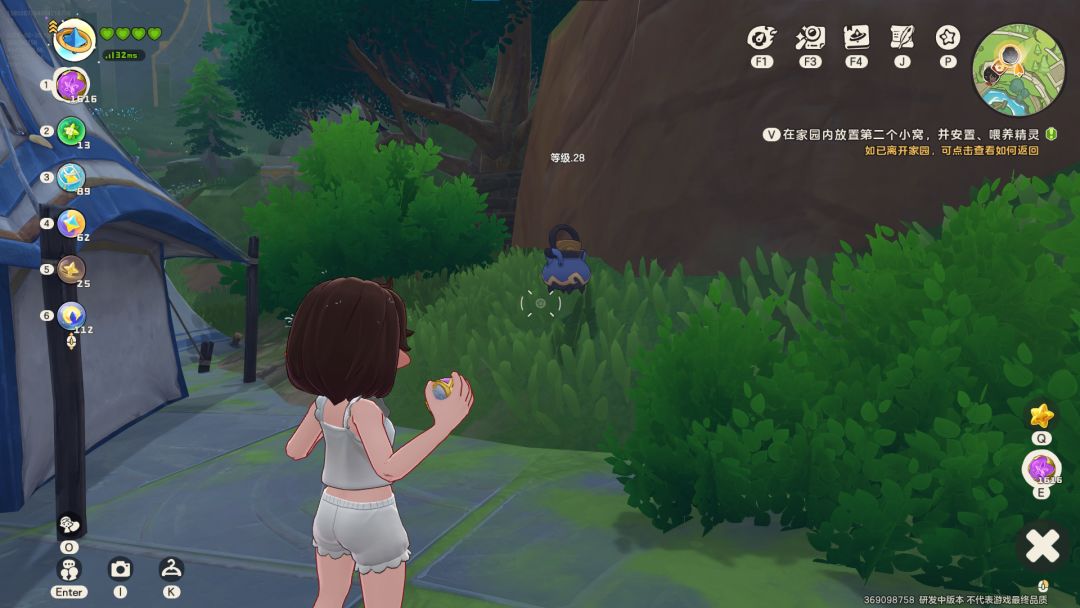Screen dimensions: 1080x608
Task: Open the camera photo mode
Action: click(x=120, y=569)
